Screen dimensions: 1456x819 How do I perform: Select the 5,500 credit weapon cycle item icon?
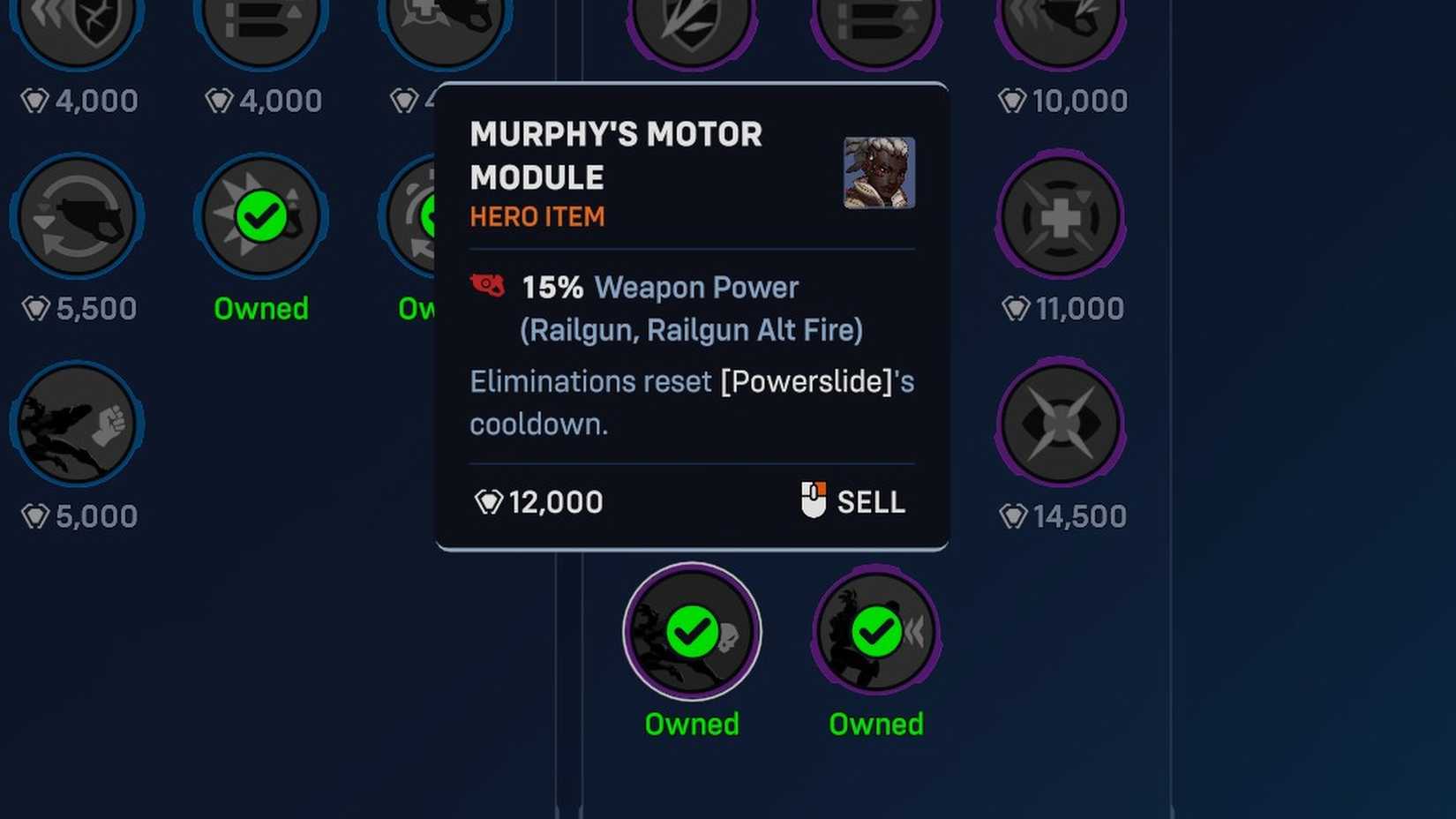click(75, 214)
